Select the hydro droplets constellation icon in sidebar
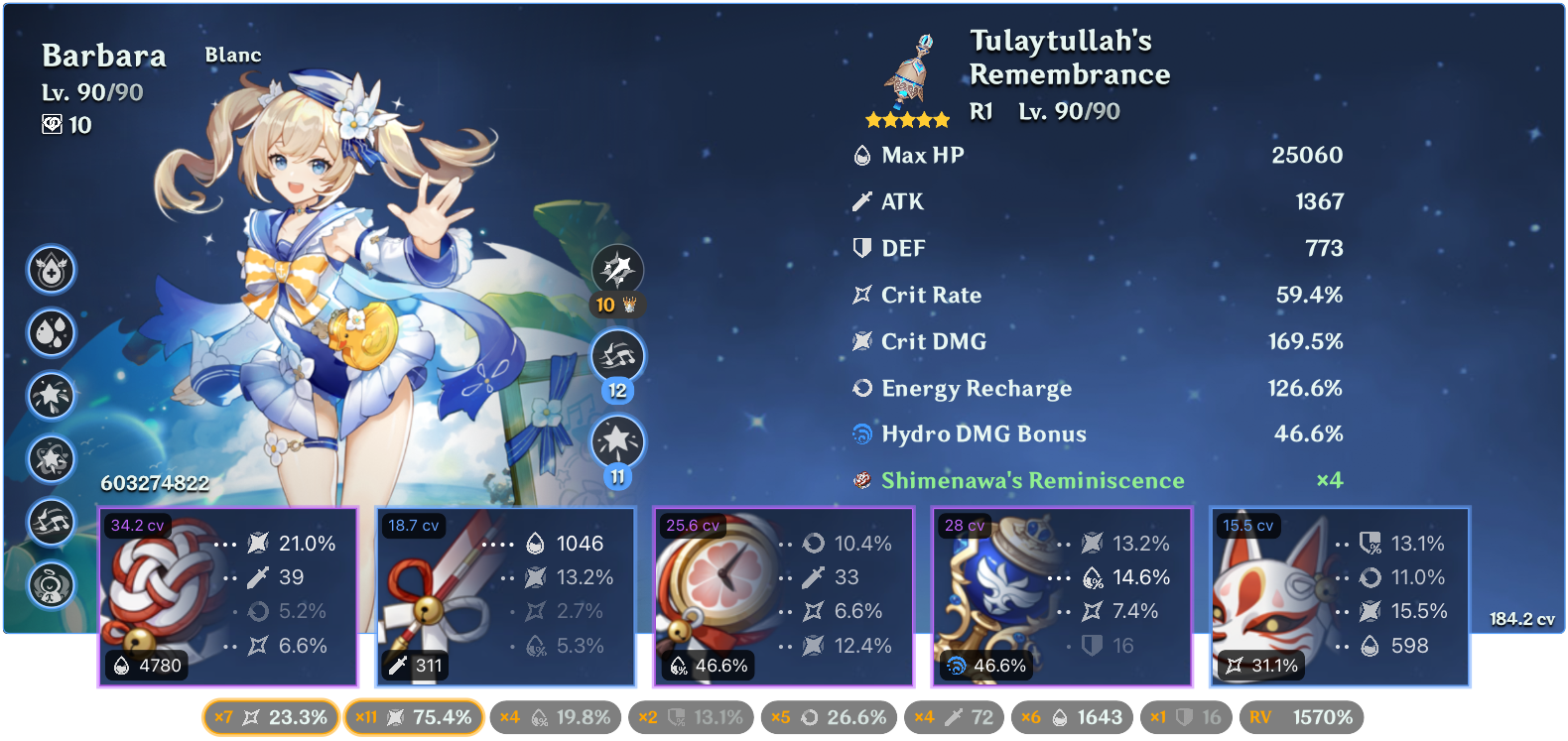The height and width of the screenshot is (741, 1568). click(52, 332)
